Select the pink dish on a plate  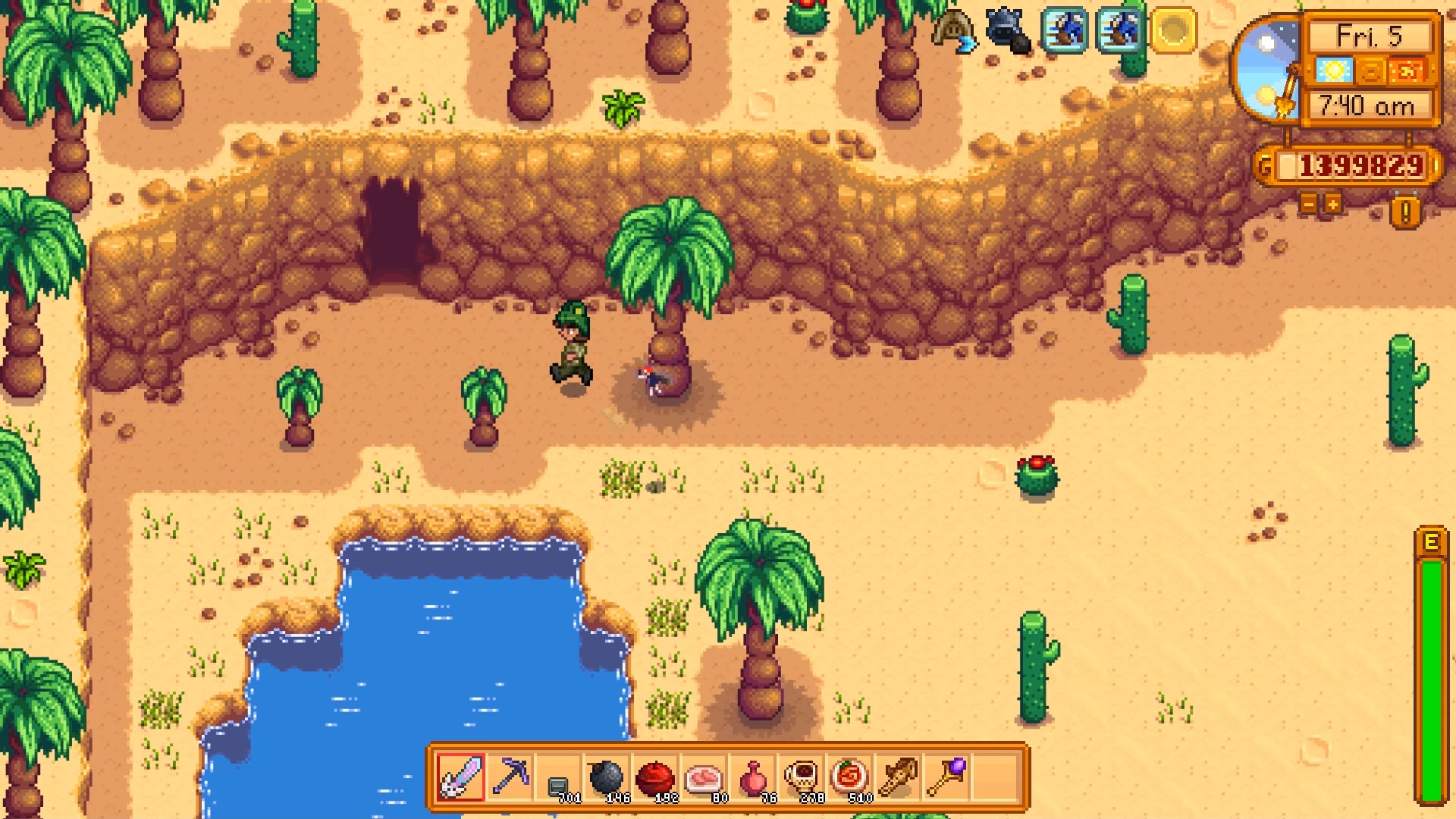[x=704, y=777]
